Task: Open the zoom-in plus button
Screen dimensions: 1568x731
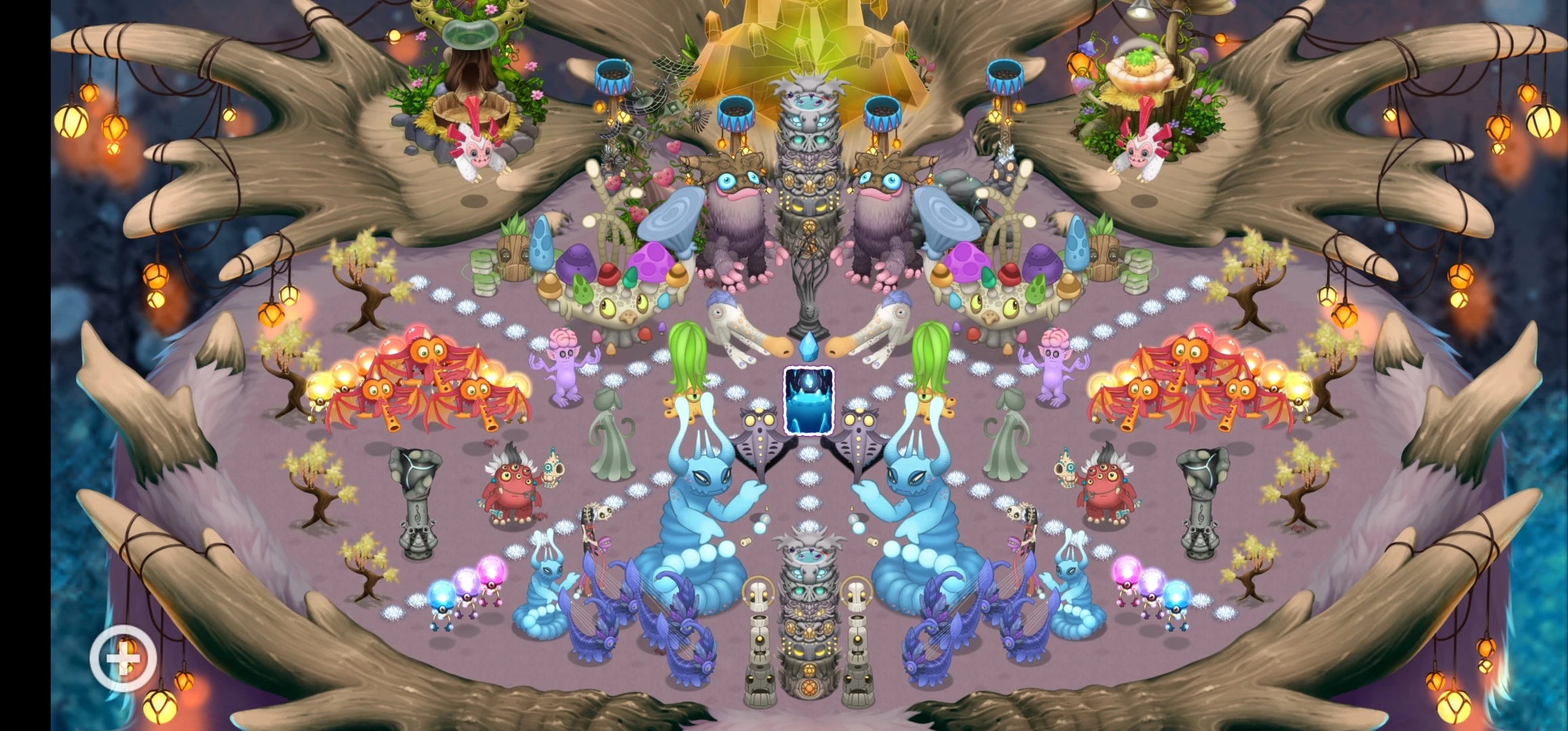Action: [x=123, y=657]
